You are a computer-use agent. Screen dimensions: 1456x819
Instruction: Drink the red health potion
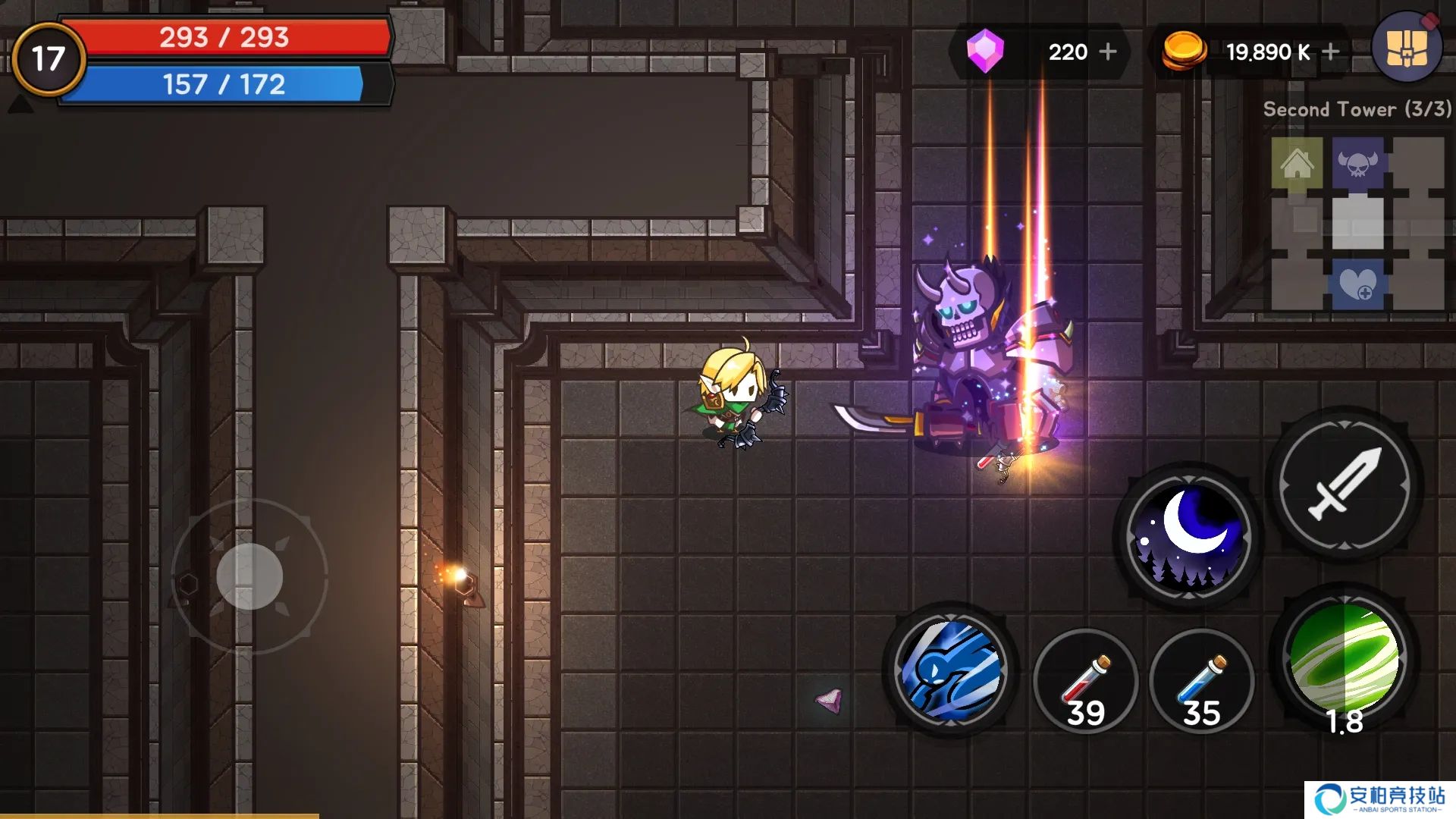[1085, 680]
